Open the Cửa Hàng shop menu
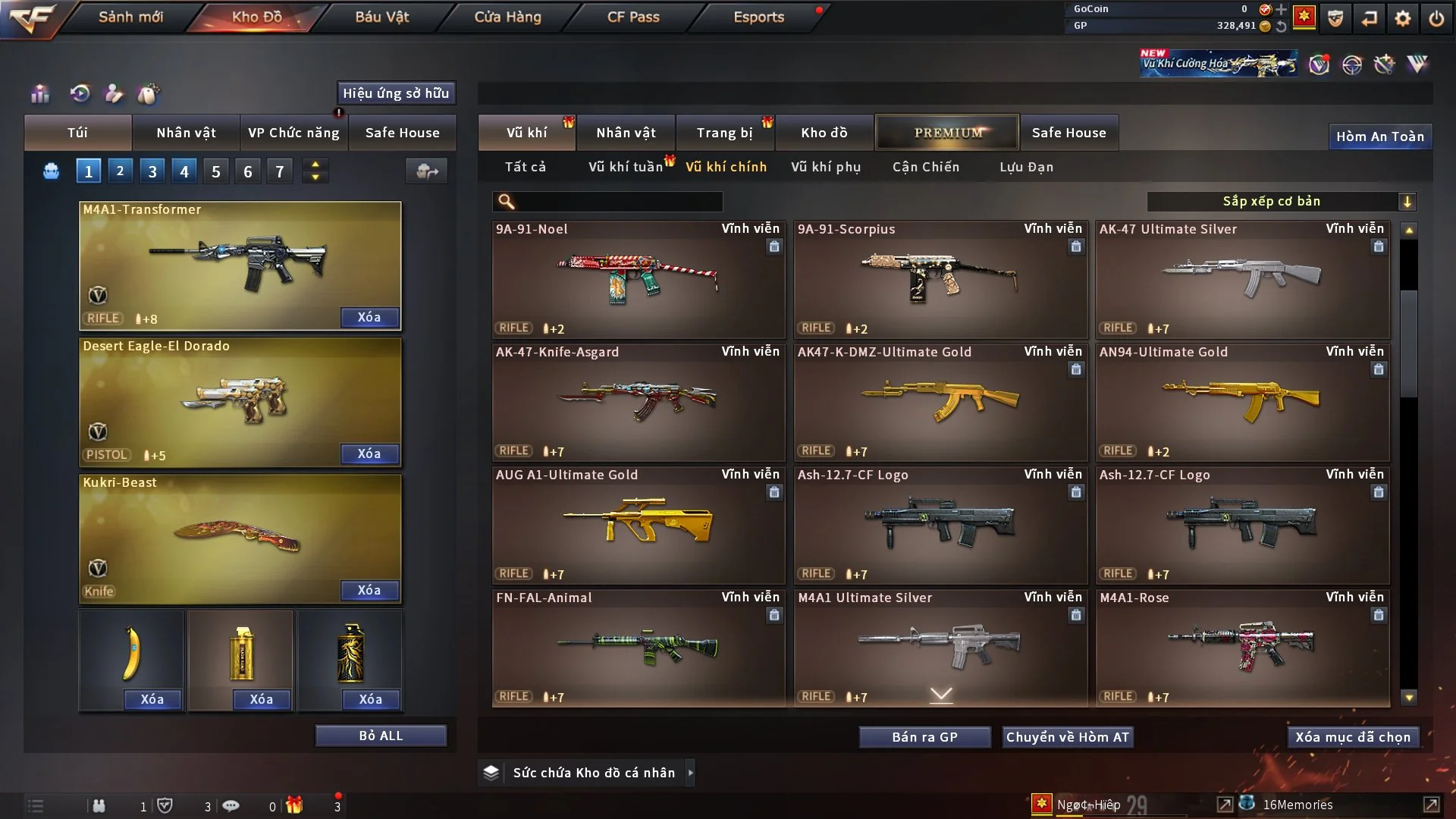The height and width of the screenshot is (819, 1456). pyautogui.click(x=507, y=17)
